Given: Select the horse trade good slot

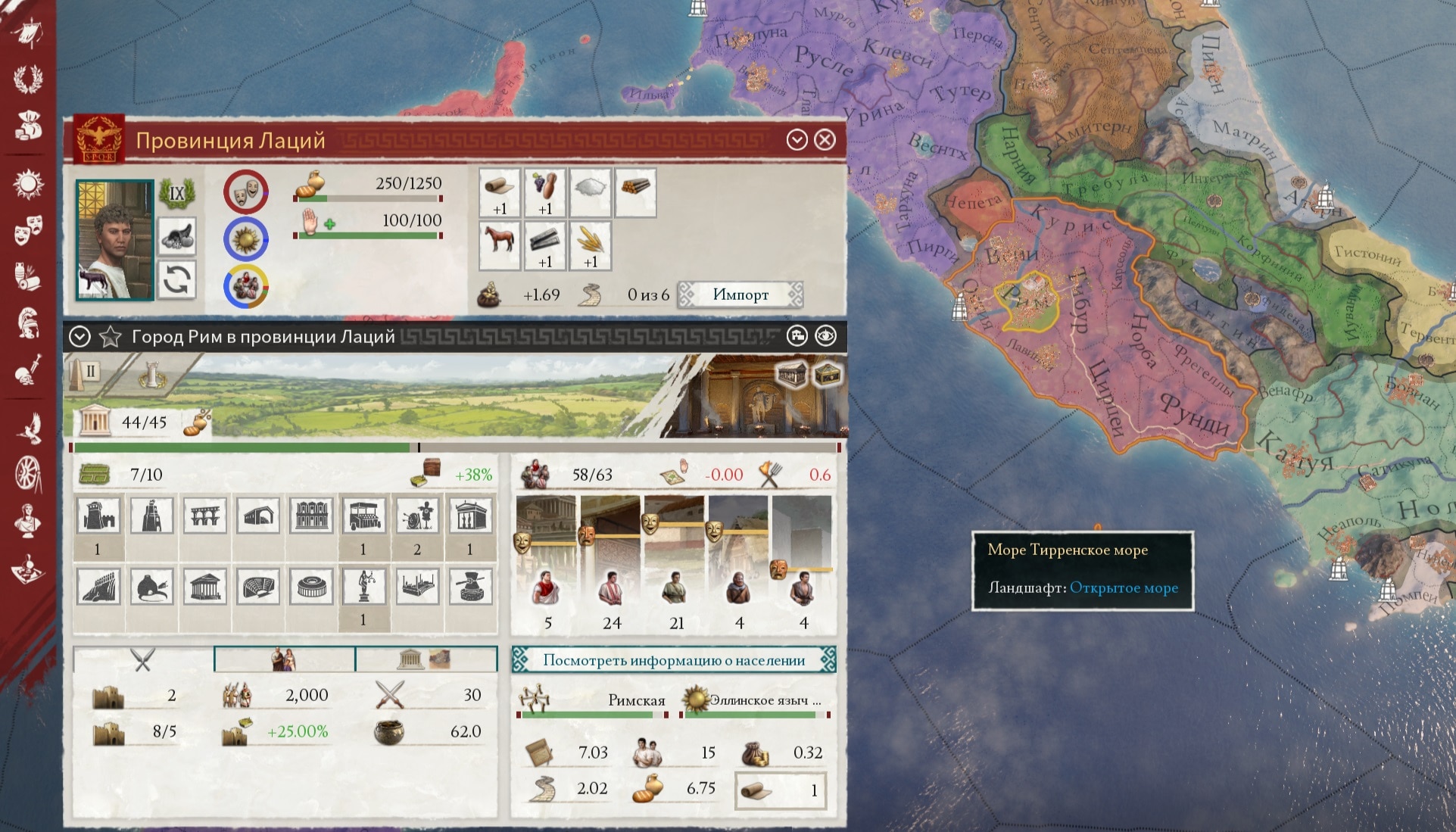Looking at the screenshot, I should pos(500,240).
